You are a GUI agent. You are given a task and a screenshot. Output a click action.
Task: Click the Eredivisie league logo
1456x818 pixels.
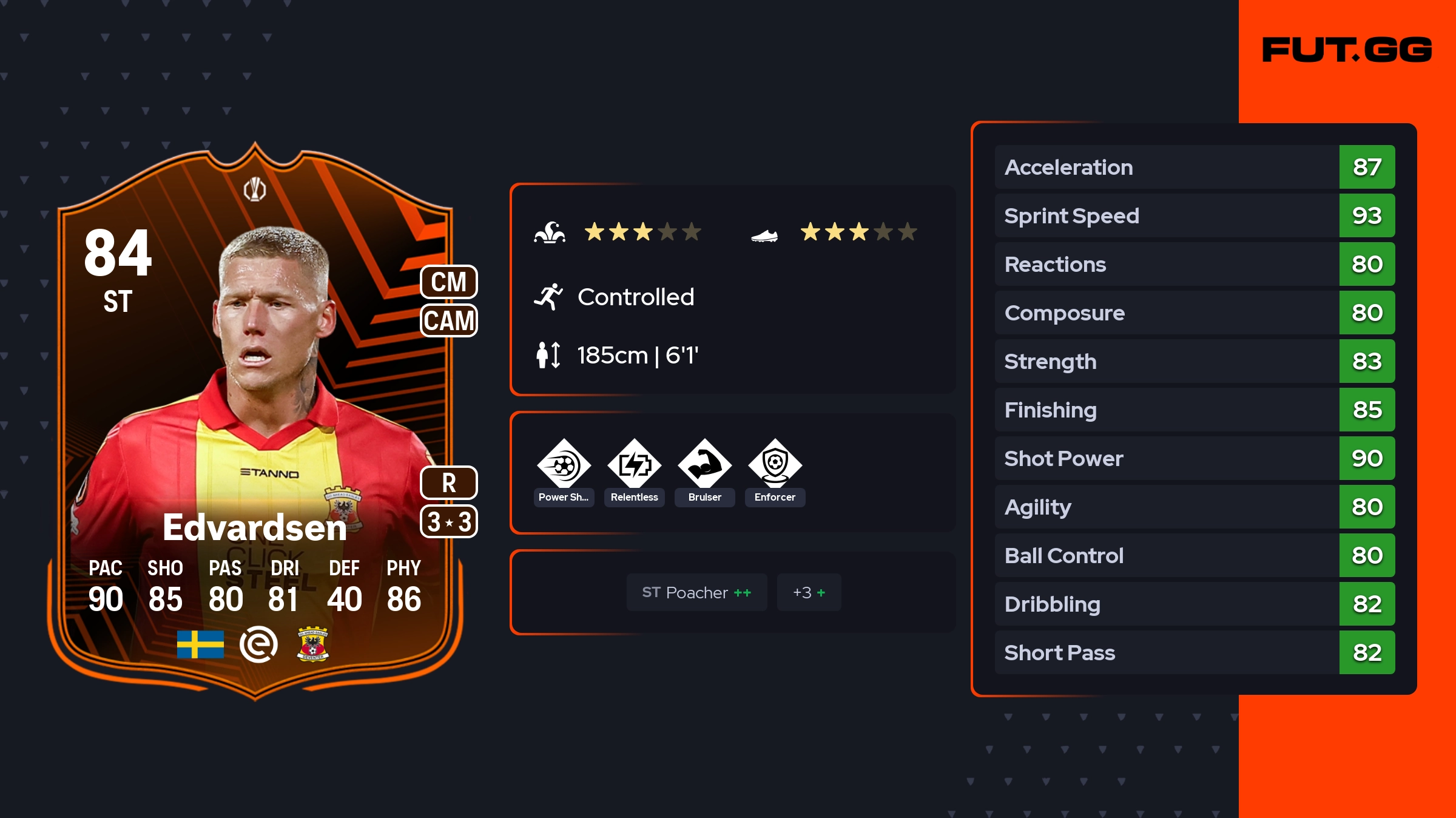pyautogui.click(x=258, y=644)
